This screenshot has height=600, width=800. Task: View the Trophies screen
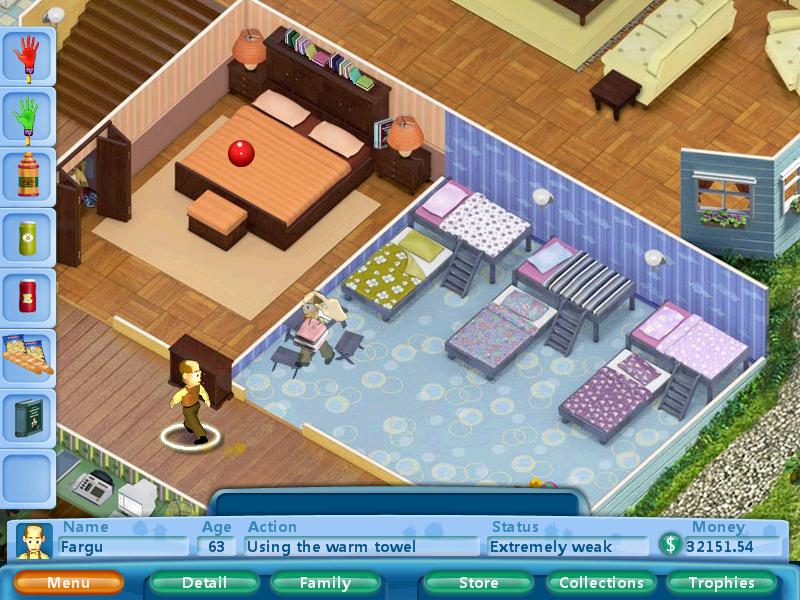tap(721, 583)
